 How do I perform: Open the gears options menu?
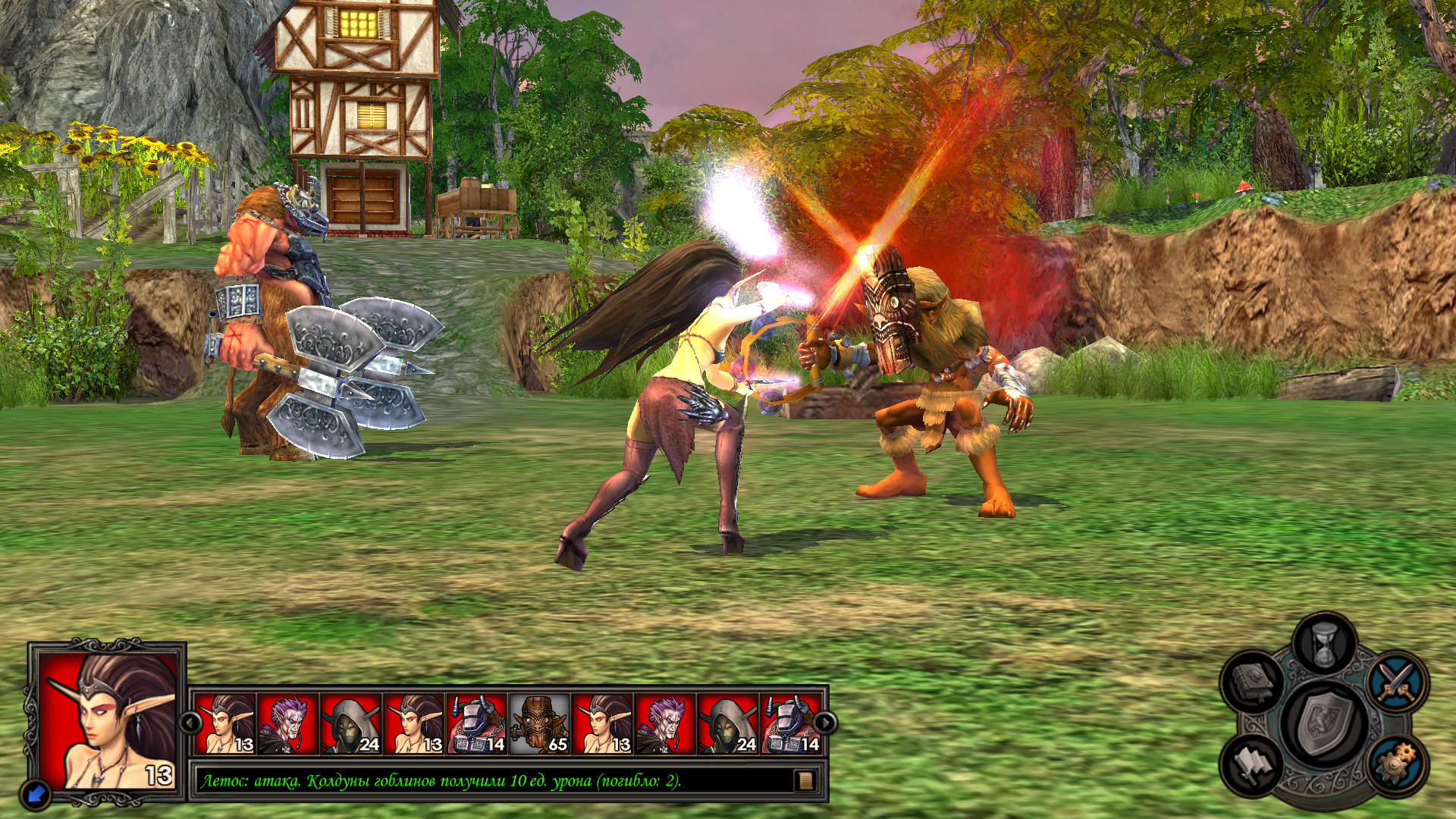click(1397, 764)
